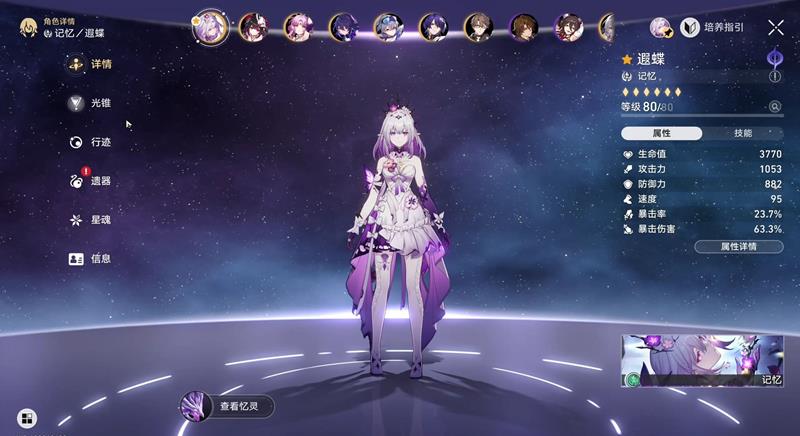Open the 培养指引 training guide
Viewport: 800px width, 436px height.
(713, 28)
